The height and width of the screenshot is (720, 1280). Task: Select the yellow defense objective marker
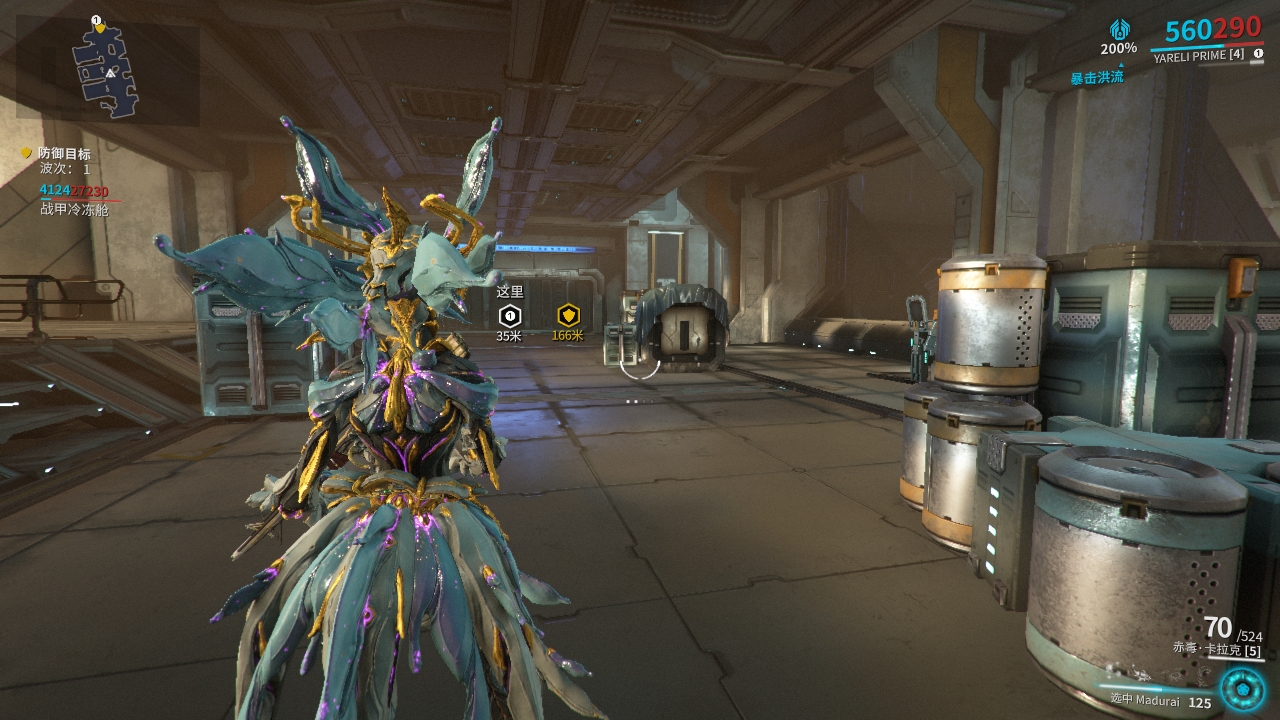click(x=568, y=316)
